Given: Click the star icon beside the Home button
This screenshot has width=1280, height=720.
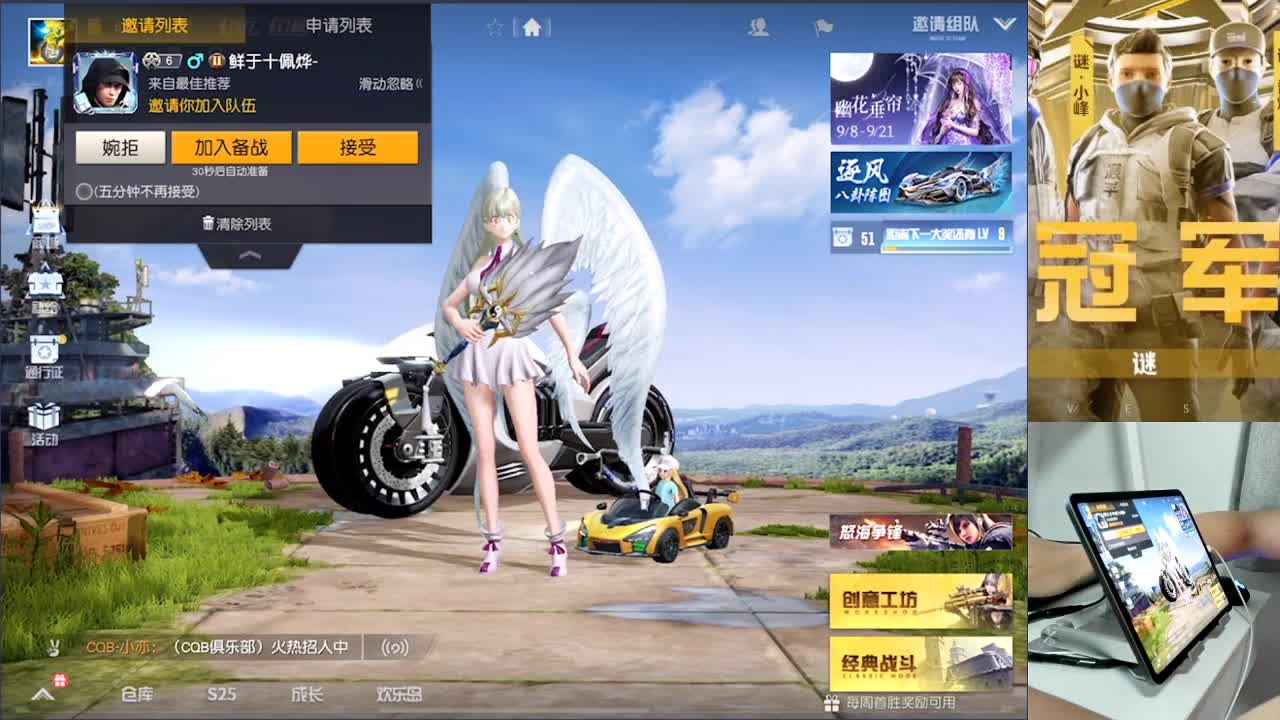Looking at the screenshot, I should (x=496, y=28).
